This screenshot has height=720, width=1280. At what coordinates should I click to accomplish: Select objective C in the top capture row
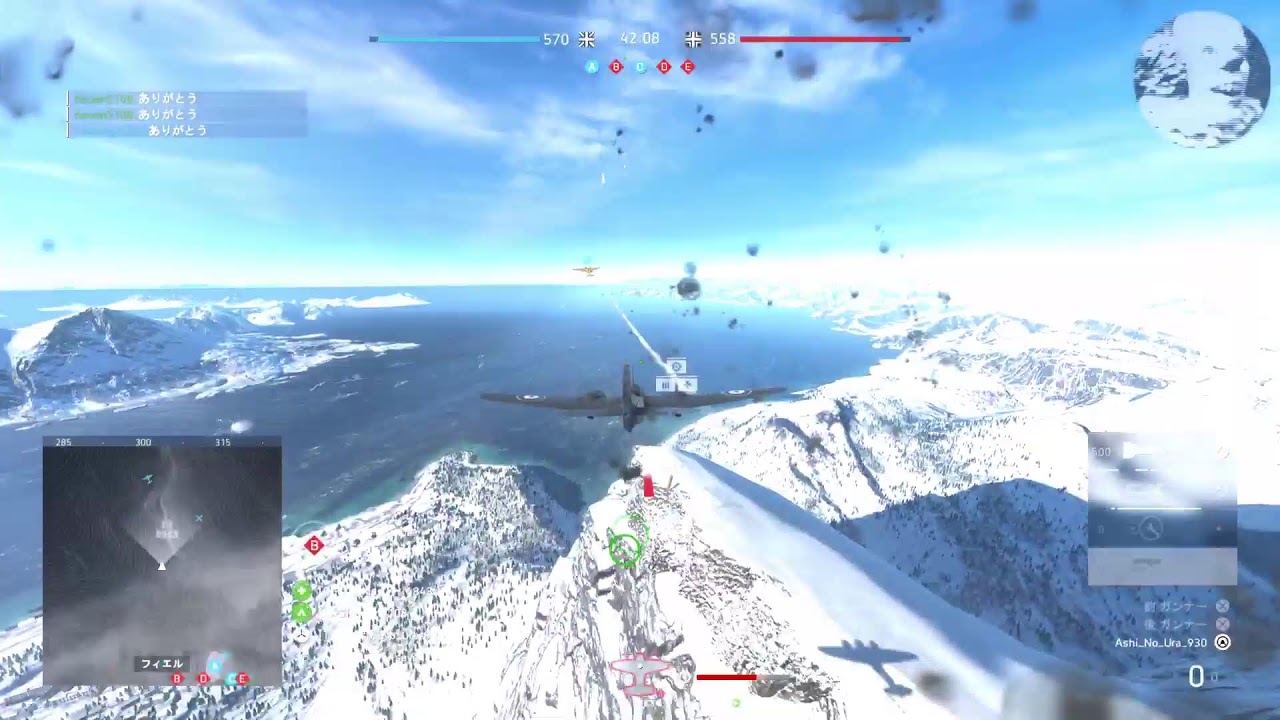pos(640,67)
